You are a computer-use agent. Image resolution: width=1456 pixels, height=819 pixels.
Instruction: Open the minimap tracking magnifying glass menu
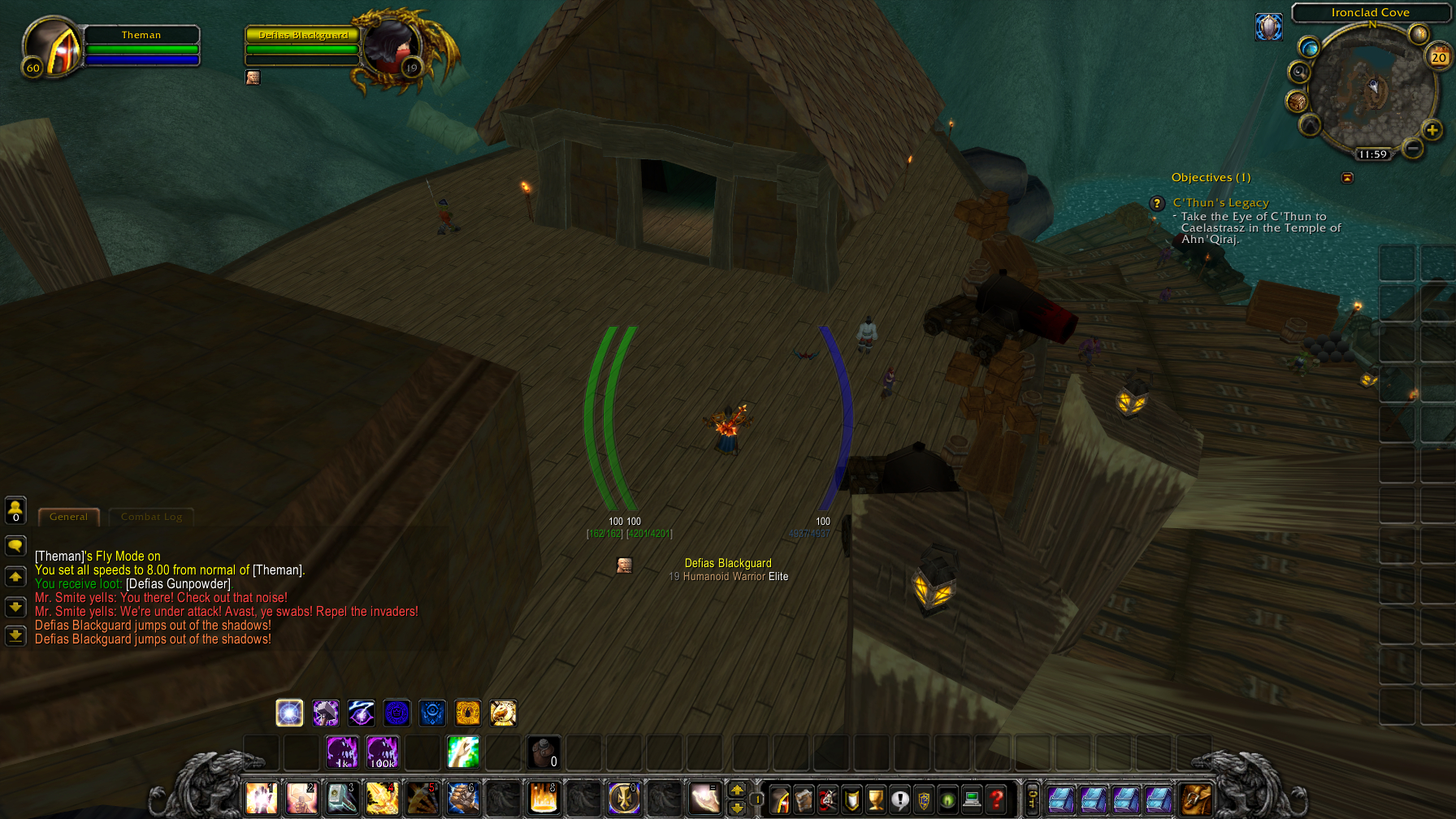pos(1299,71)
